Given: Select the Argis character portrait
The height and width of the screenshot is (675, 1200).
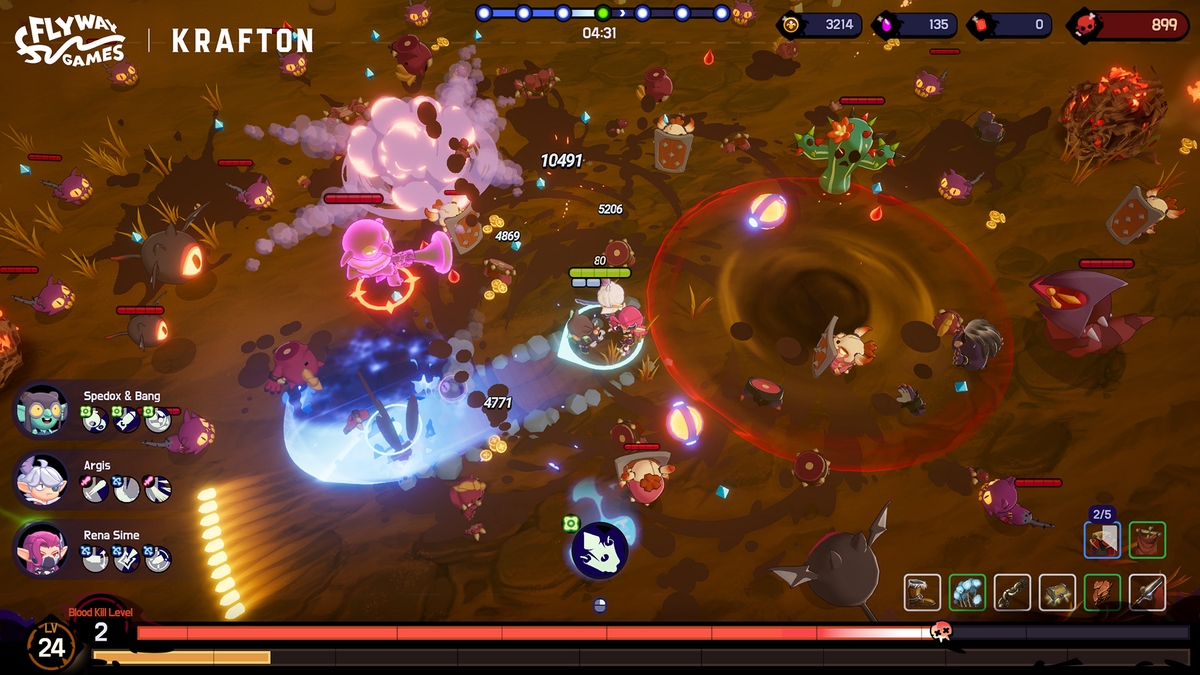Looking at the screenshot, I should pos(42,481).
